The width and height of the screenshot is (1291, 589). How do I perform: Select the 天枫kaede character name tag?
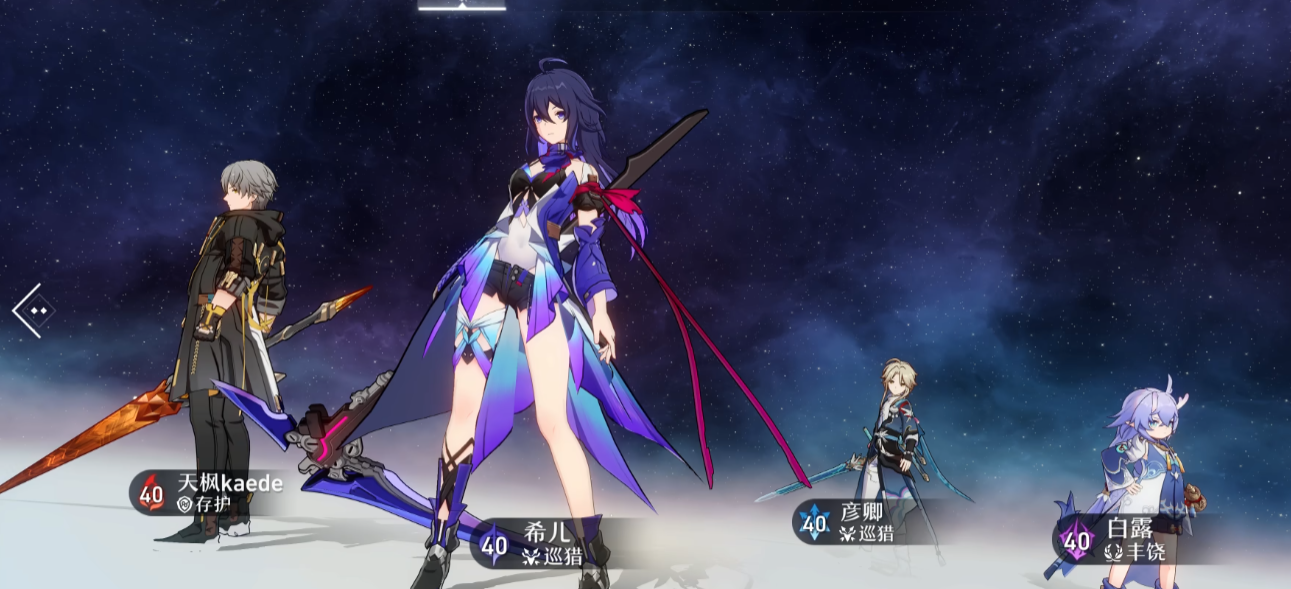click(x=210, y=492)
